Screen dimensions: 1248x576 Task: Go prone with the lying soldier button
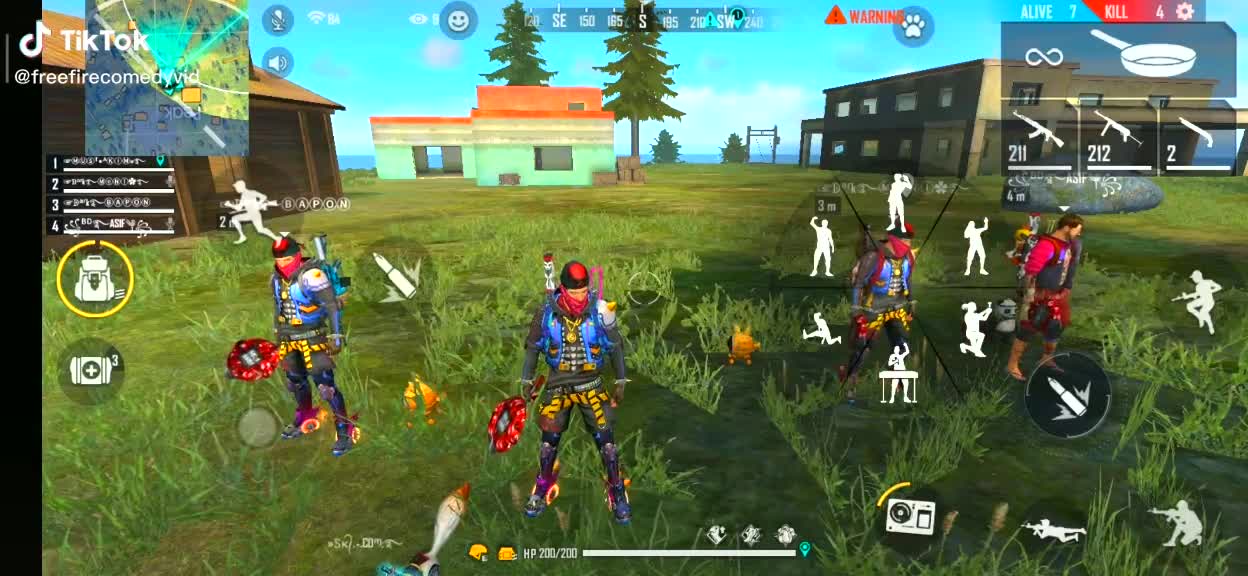1054,530
